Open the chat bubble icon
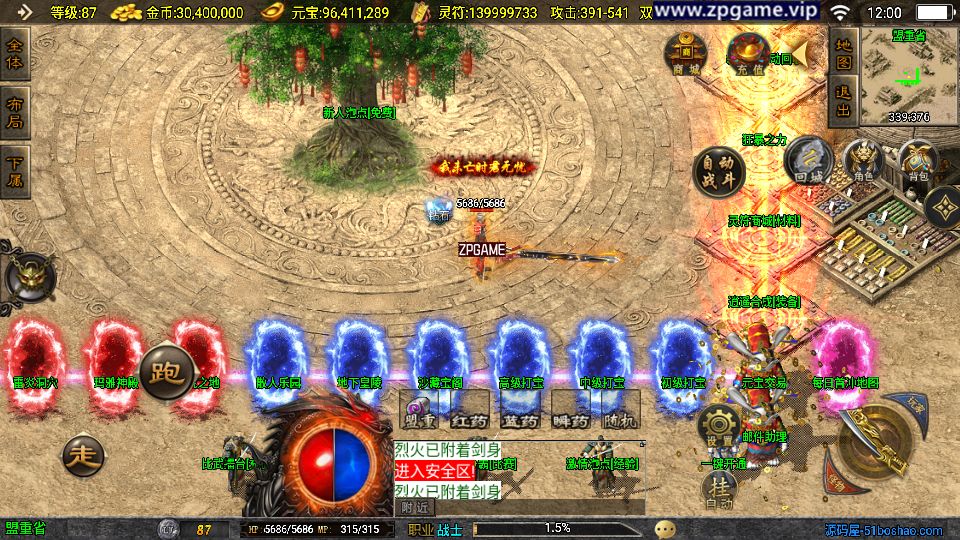The width and height of the screenshot is (960, 540). coord(666,528)
